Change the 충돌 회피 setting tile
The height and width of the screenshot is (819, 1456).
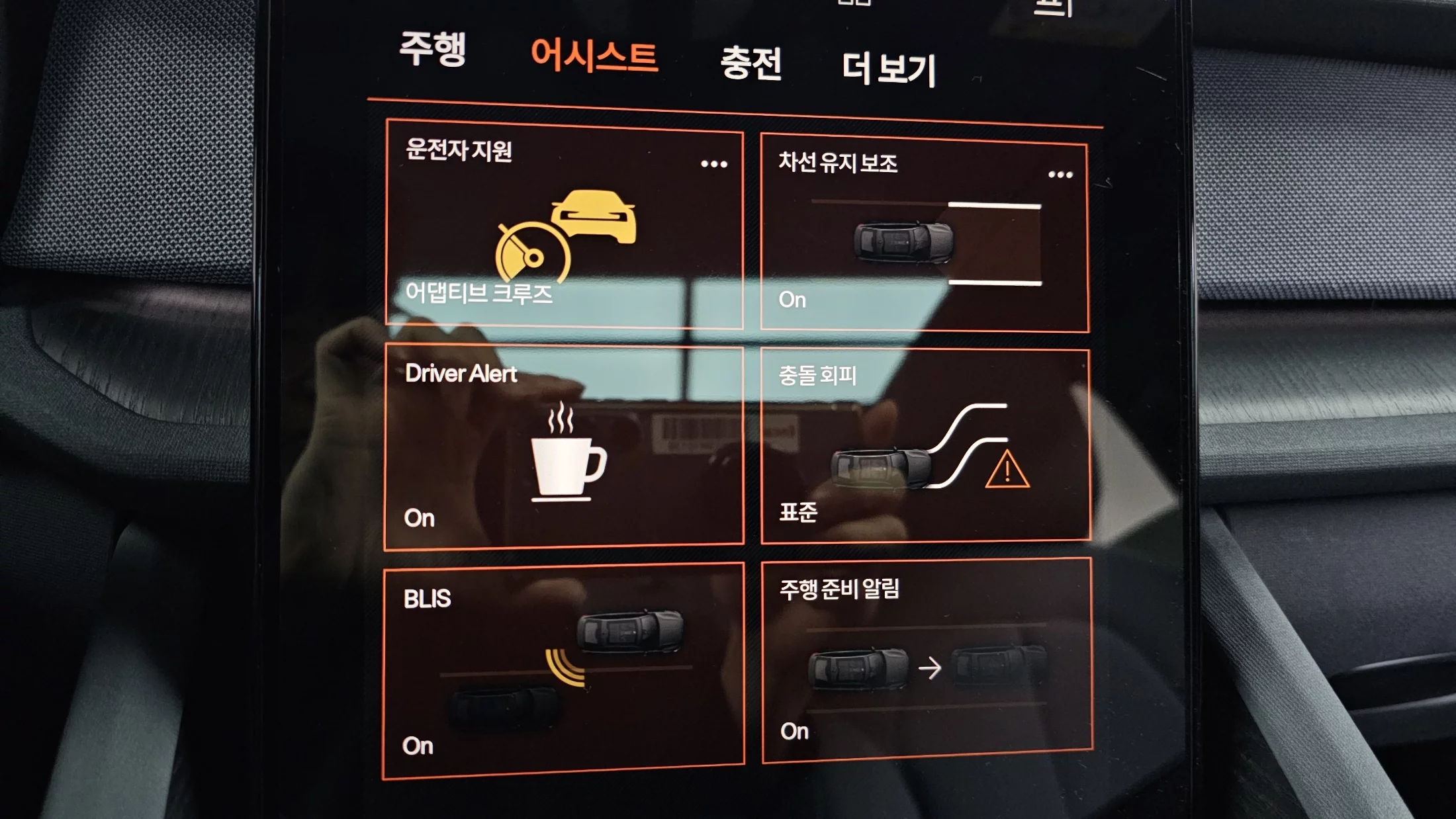pos(925,446)
